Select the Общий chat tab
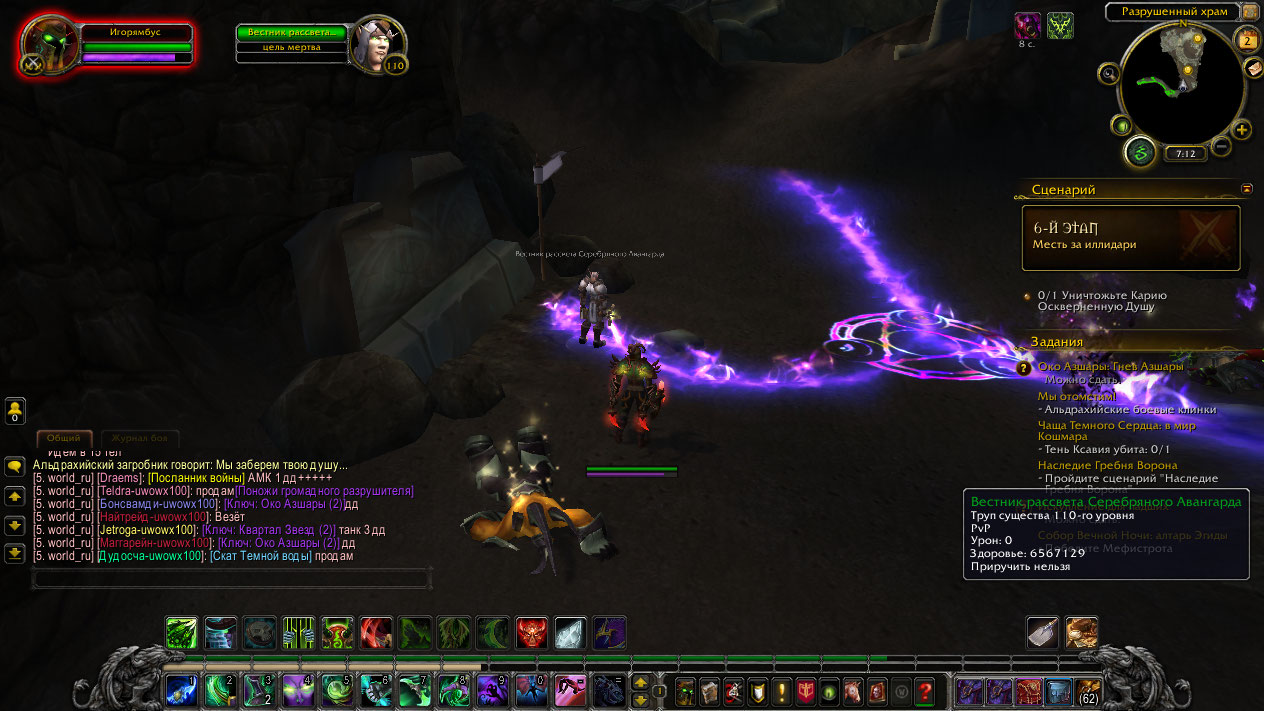 coord(64,438)
